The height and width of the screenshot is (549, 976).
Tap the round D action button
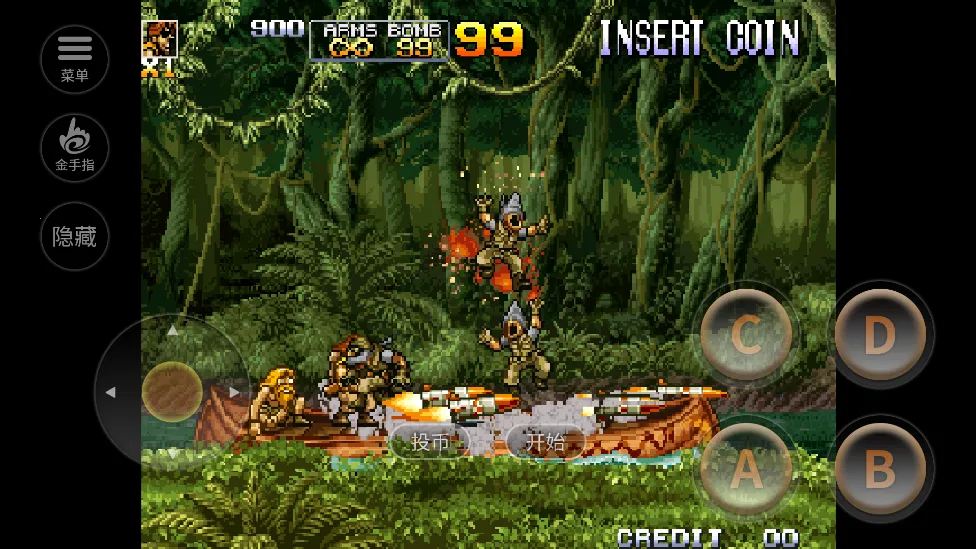pos(879,336)
